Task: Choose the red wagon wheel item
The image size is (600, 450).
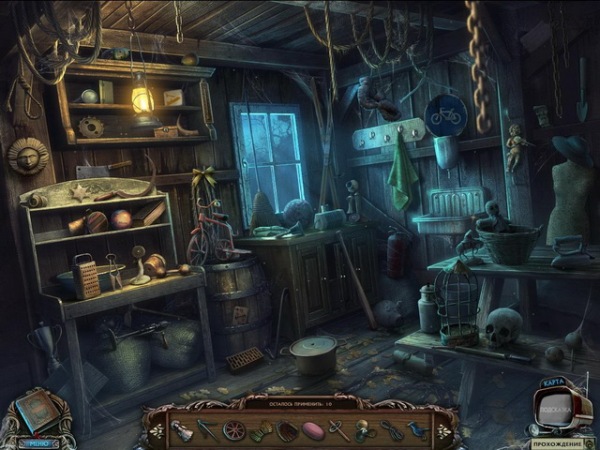Action: pyautogui.click(x=233, y=430)
